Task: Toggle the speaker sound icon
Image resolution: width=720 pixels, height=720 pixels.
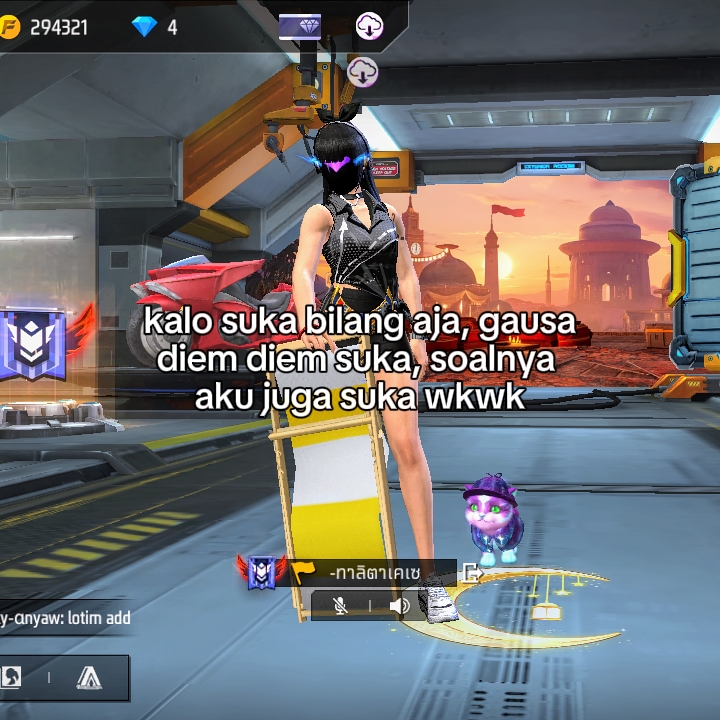Action: pyautogui.click(x=400, y=605)
